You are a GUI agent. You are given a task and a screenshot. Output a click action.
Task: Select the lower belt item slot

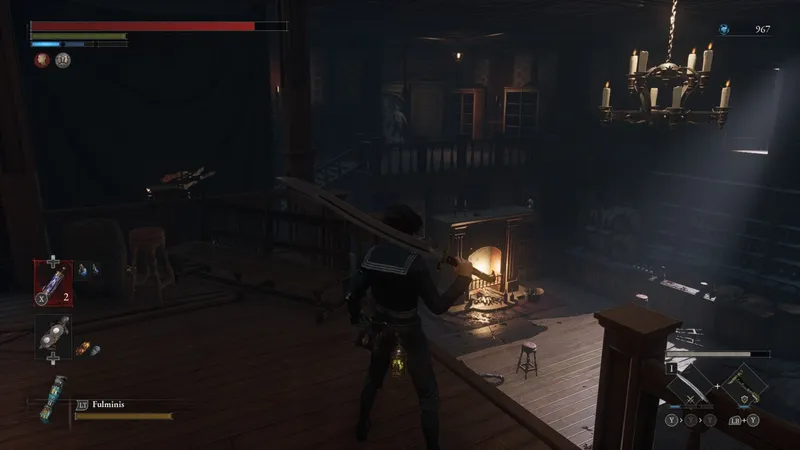tap(53, 337)
